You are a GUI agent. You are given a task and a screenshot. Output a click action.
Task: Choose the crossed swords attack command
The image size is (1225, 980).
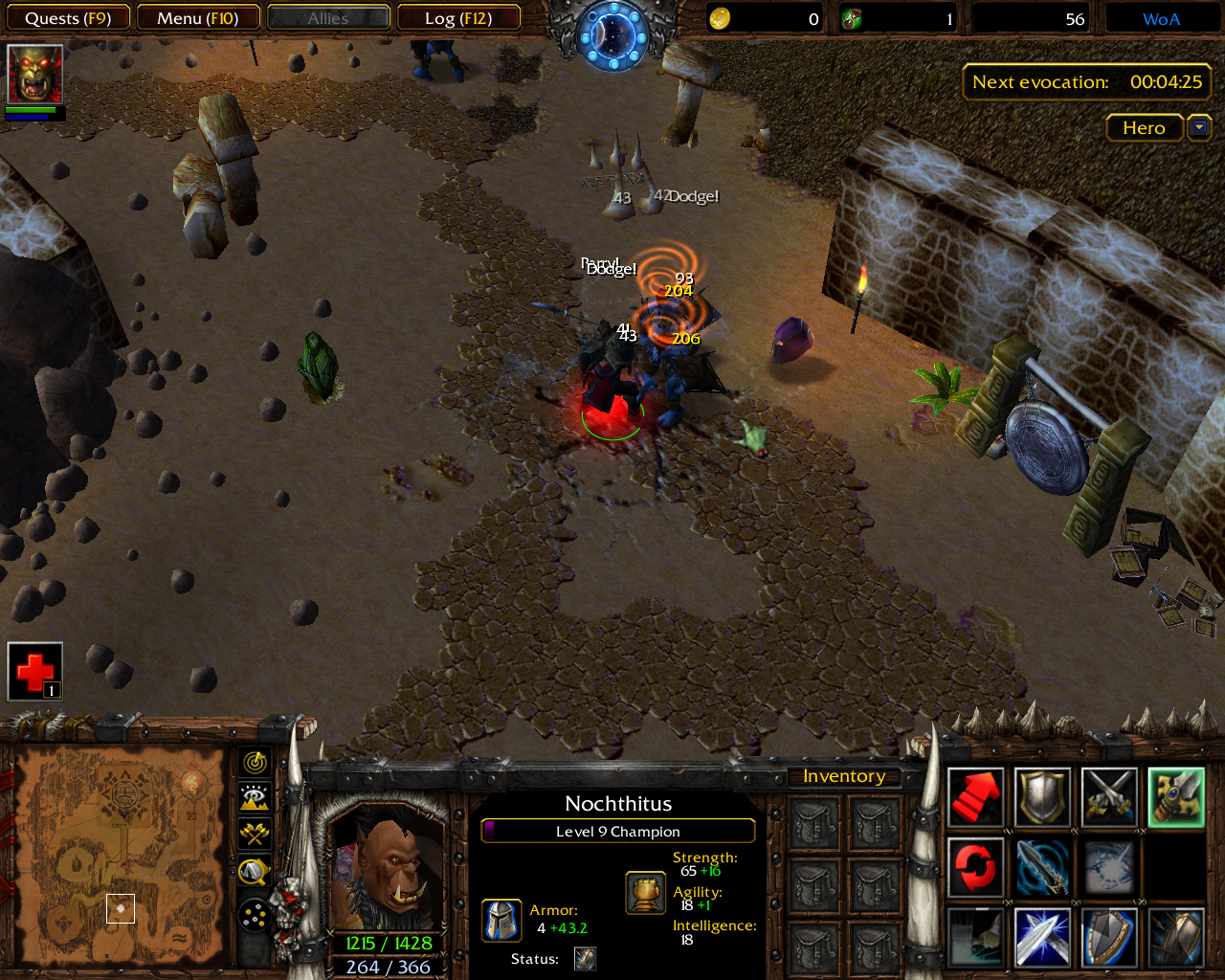(1109, 797)
